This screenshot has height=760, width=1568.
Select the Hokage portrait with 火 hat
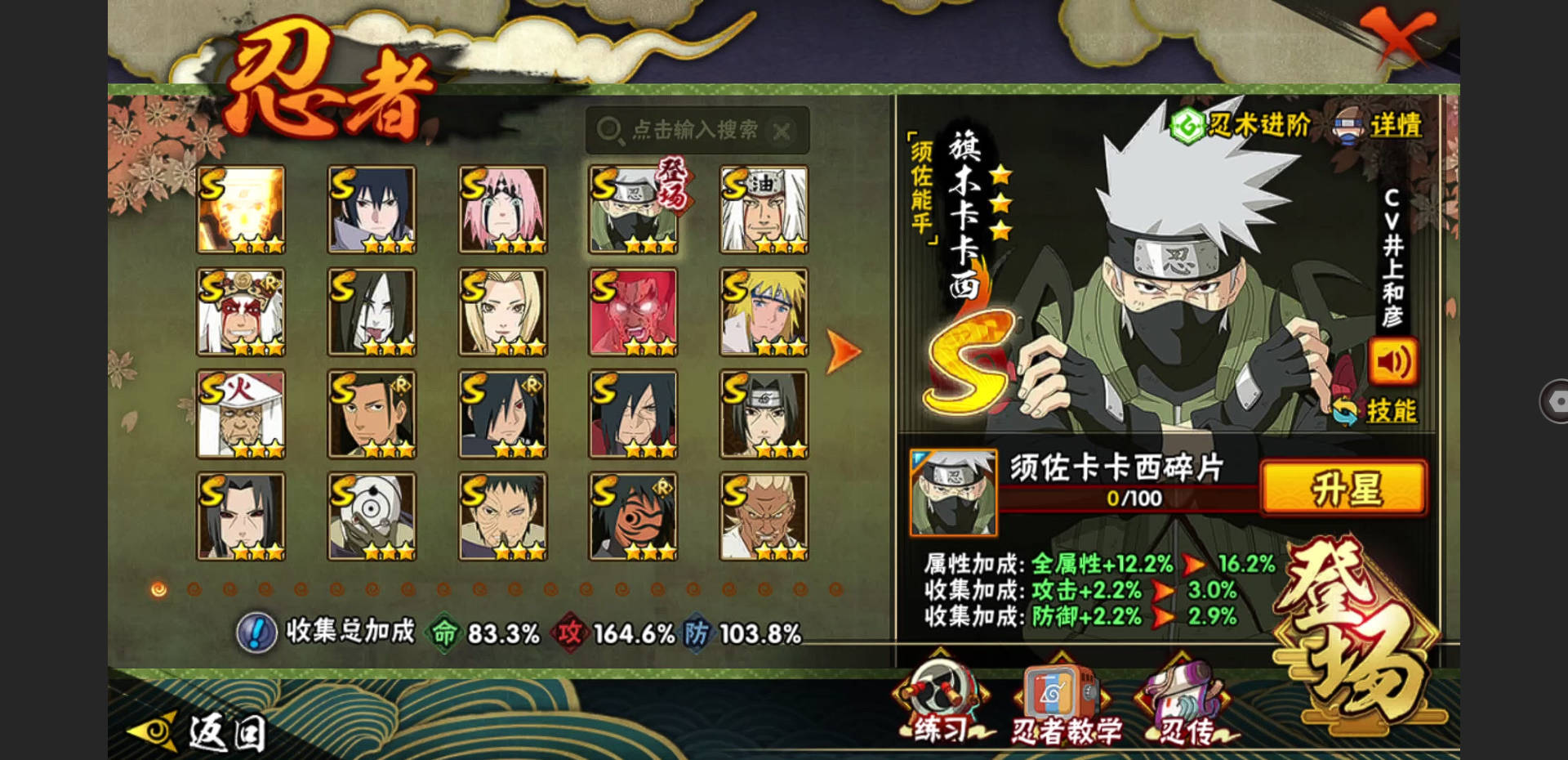tap(241, 414)
